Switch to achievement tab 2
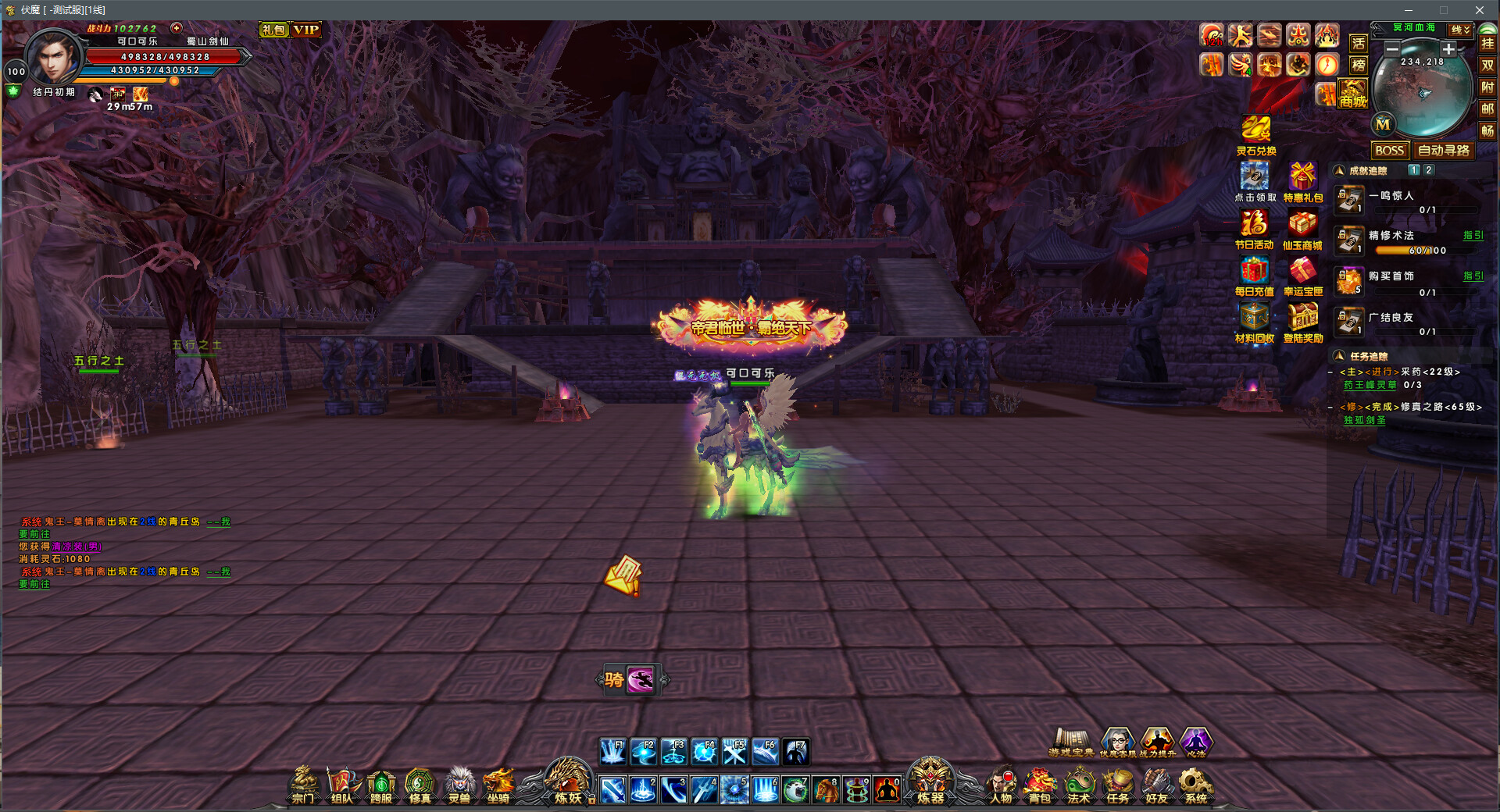The image size is (1500, 812). tap(1428, 169)
